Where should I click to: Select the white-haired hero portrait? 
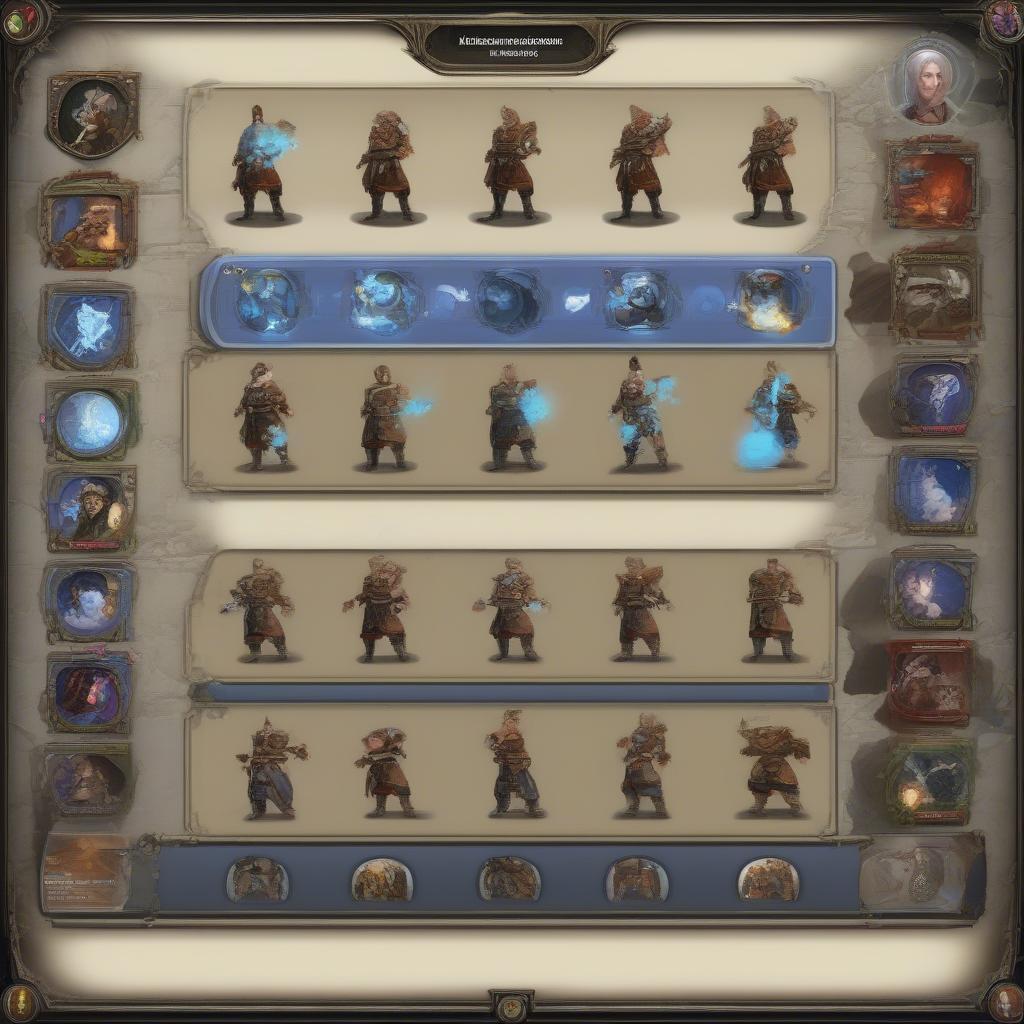point(927,84)
